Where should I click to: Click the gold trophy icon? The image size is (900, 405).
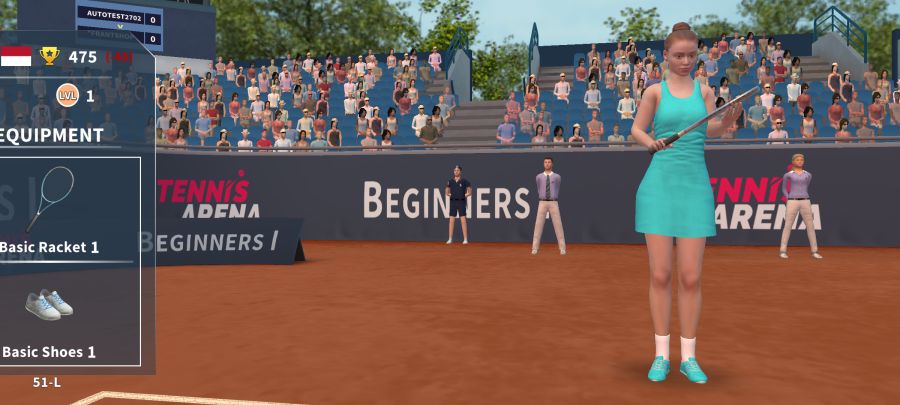click(x=50, y=56)
